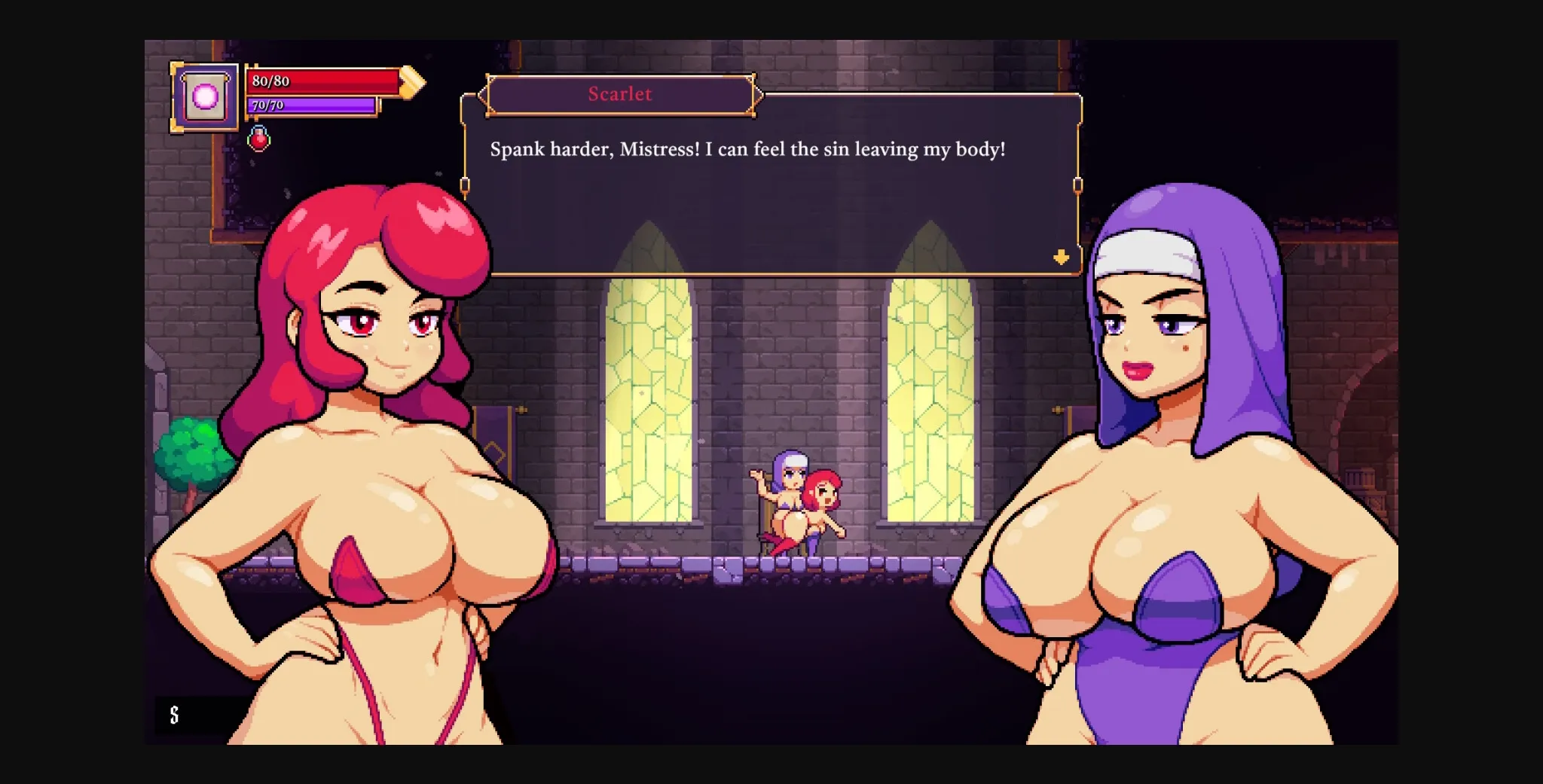Click the line 'Spank harder, Mistress!'

751,149
